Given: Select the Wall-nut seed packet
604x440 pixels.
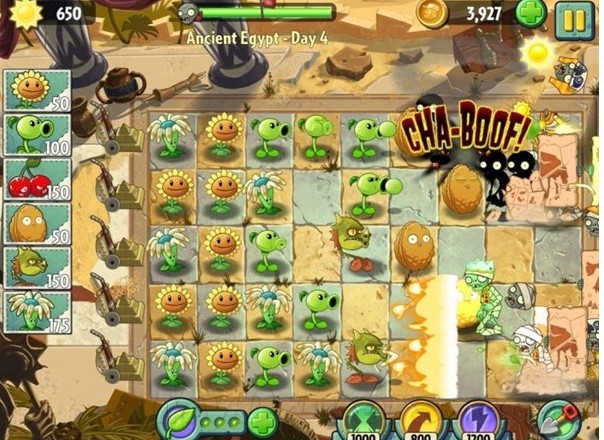Looking at the screenshot, I should point(38,224).
